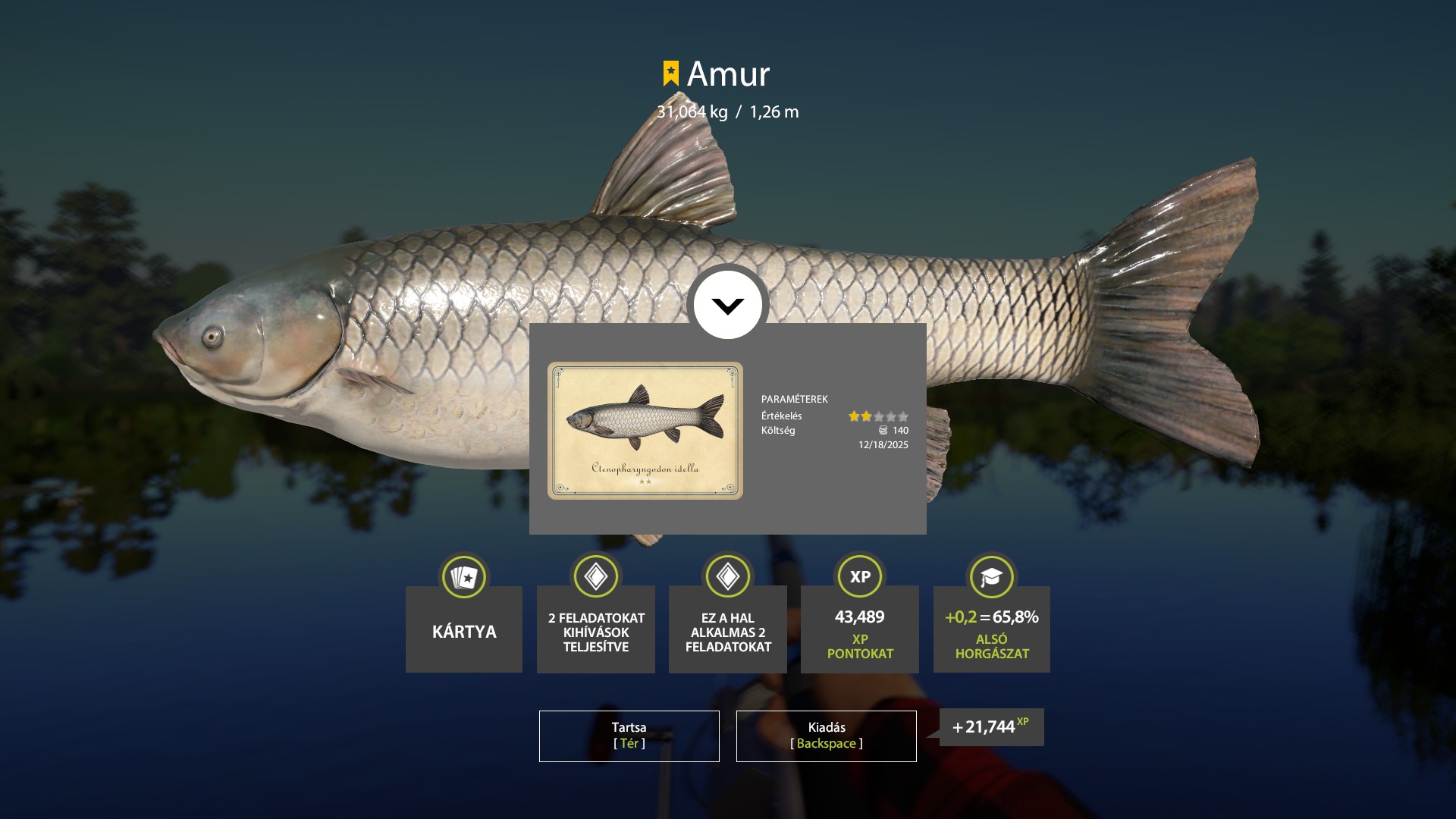Select the 43,489 XP points tile
This screenshot has width=1456, height=819.
click(860, 628)
